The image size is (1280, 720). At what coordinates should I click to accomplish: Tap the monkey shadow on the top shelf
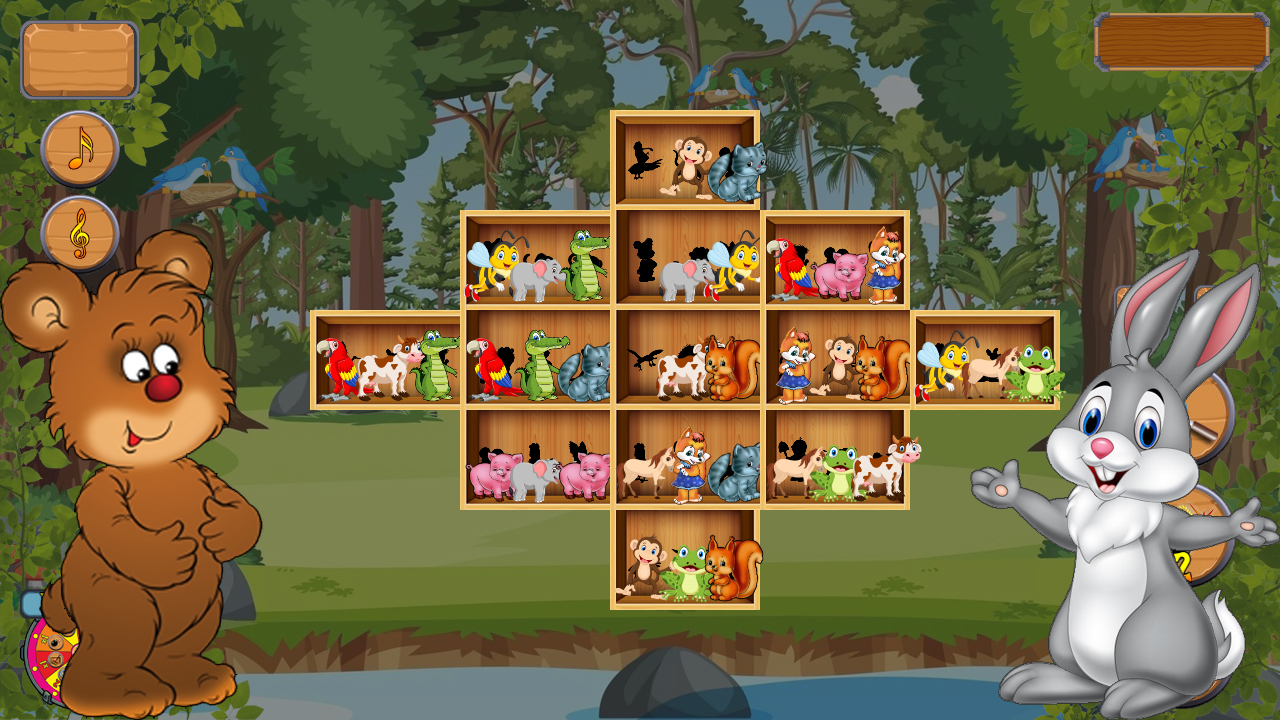point(643,162)
